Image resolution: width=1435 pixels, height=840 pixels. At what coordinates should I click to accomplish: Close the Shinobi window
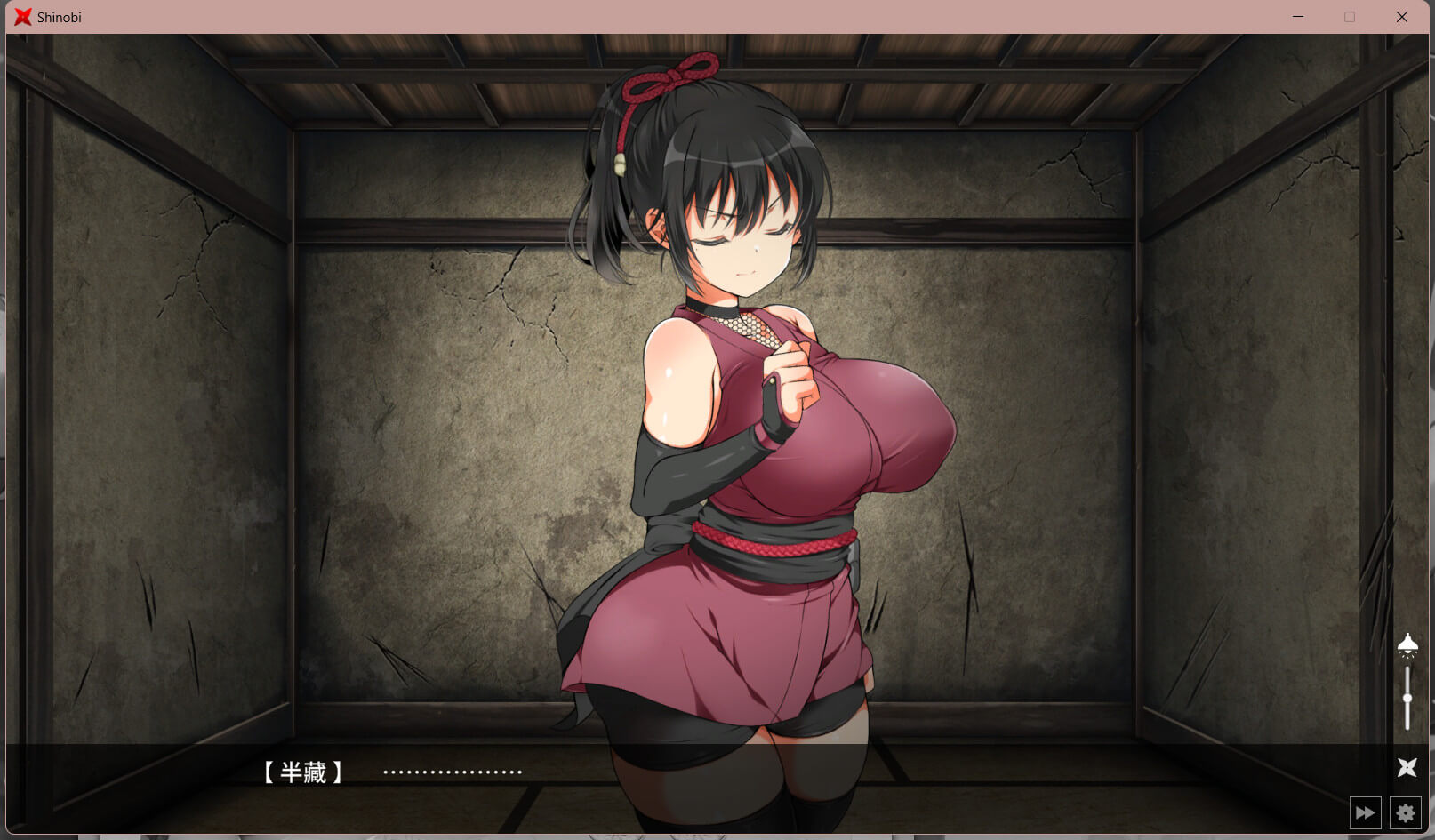[x=1402, y=17]
